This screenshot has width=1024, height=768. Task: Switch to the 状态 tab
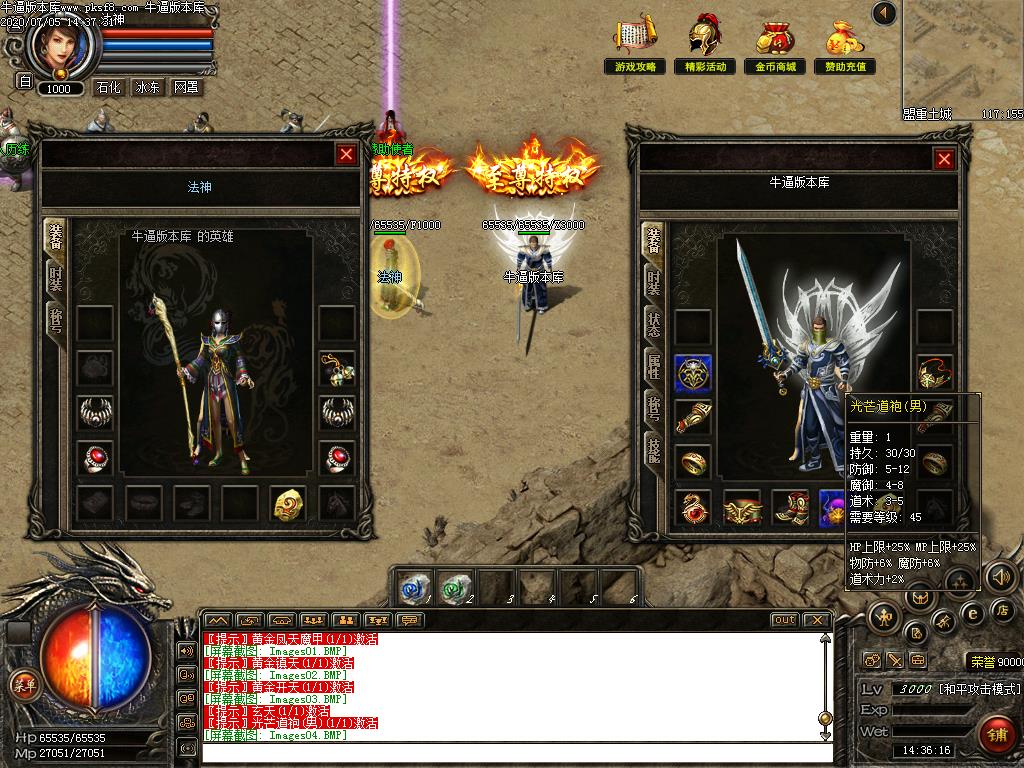(653, 323)
